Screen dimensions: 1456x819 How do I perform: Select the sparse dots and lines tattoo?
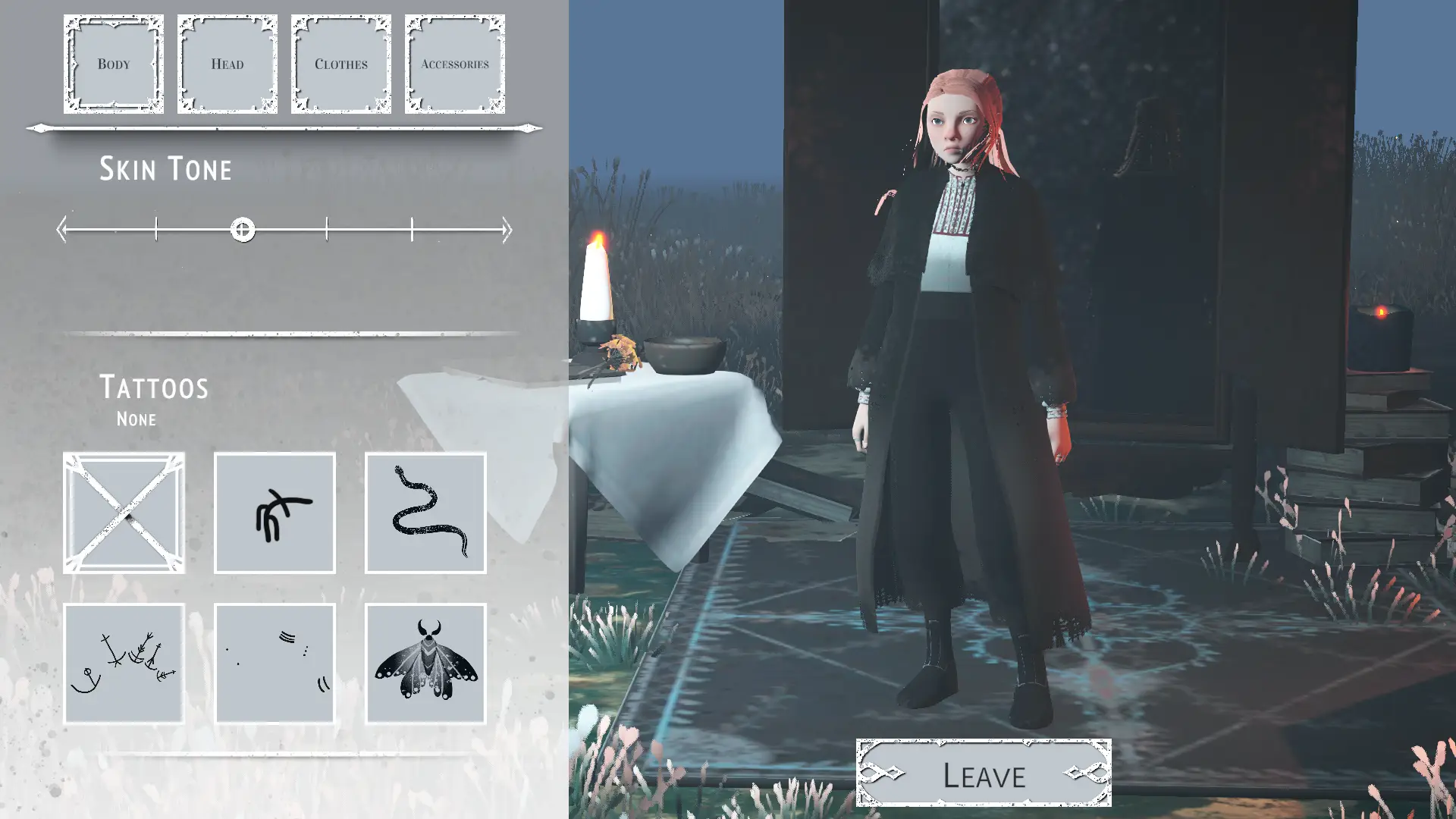coord(275,664)
